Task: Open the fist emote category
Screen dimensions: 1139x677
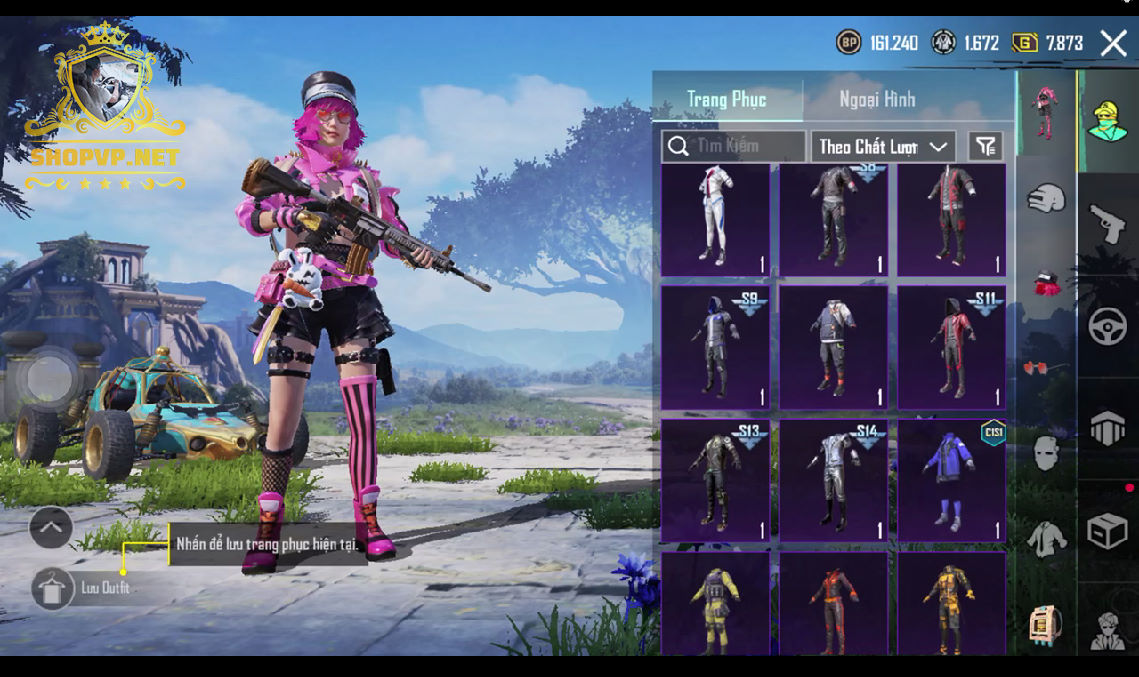Action: tap(1046, 198)
